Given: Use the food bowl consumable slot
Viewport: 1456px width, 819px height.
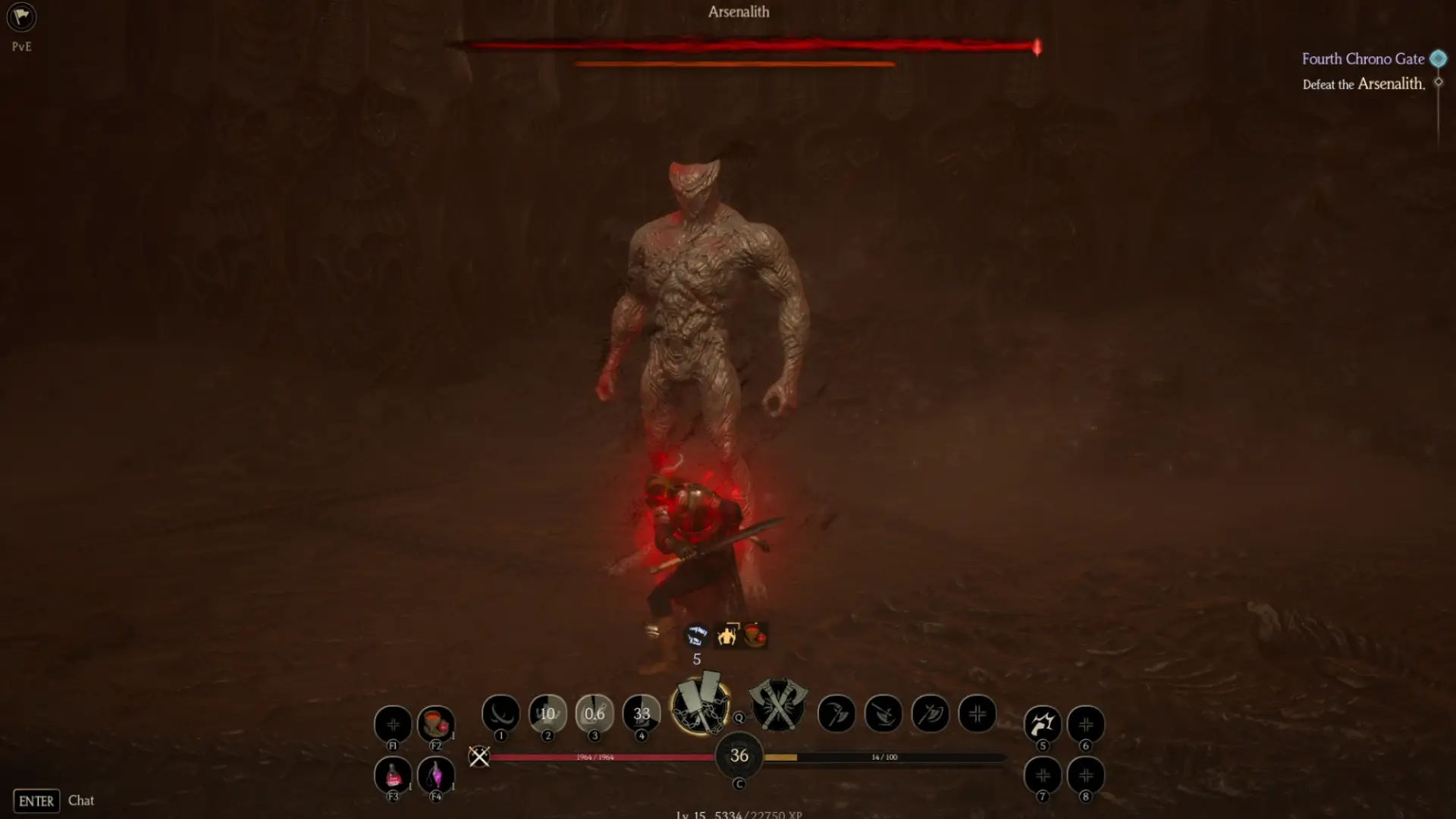Looking at the screenshot, I should [435, 723].
